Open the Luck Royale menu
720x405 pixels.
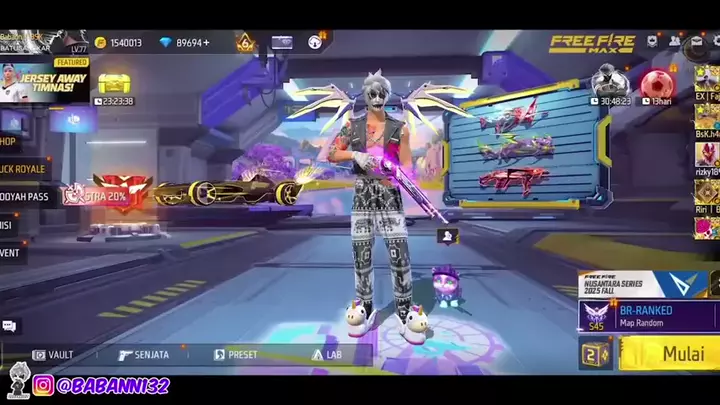[x=24, y=169]
